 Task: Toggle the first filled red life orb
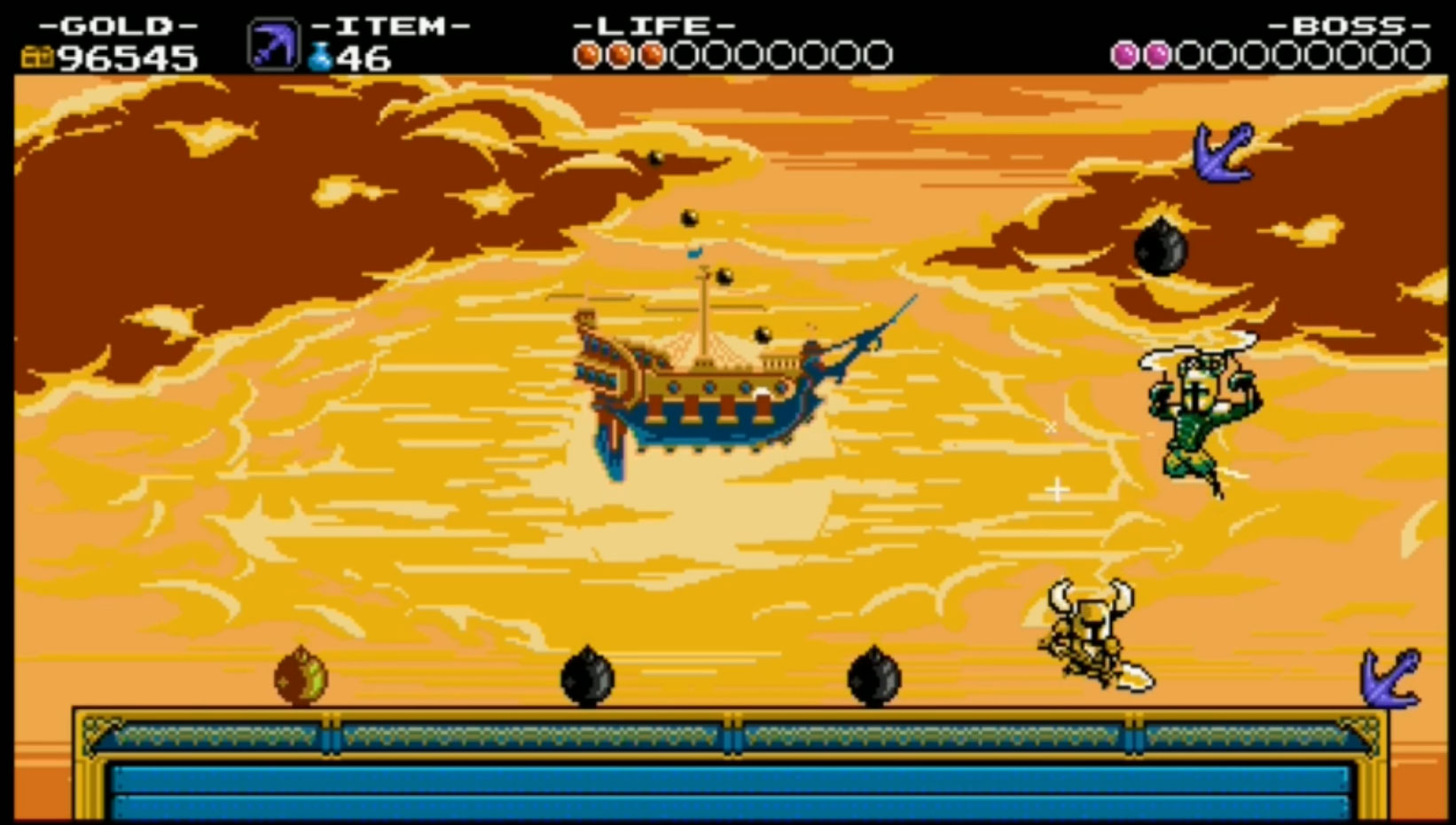coord(585,54)
